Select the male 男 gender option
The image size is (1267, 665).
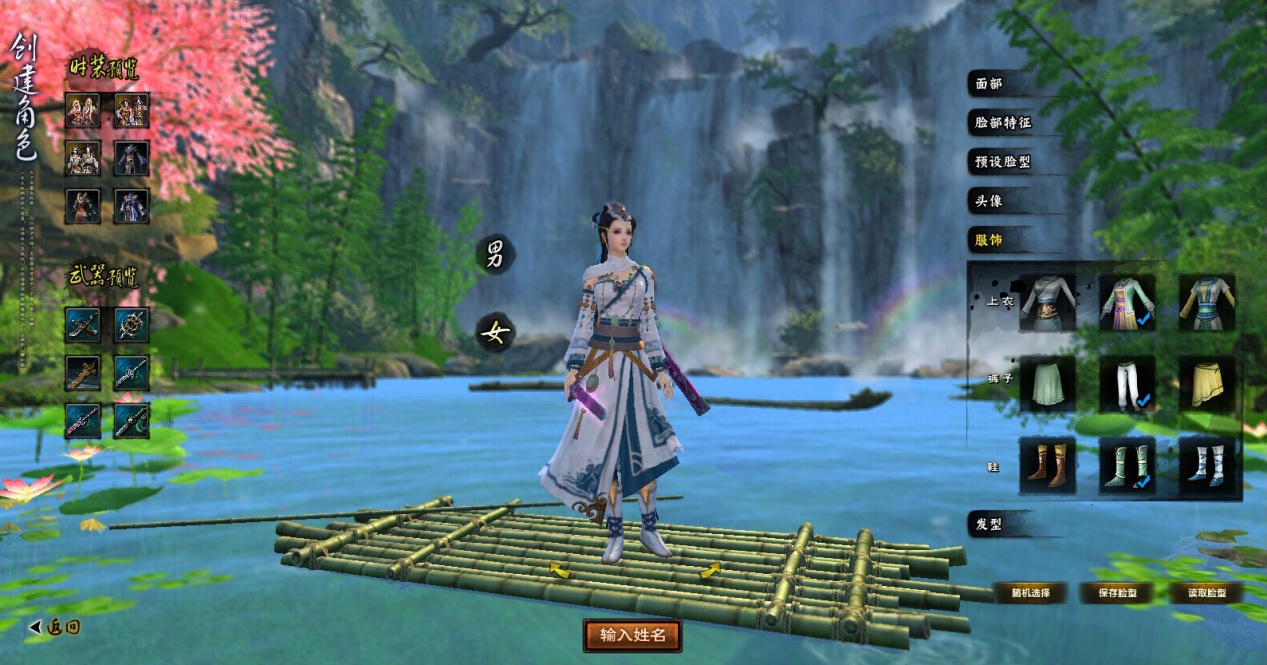(494, 254)
